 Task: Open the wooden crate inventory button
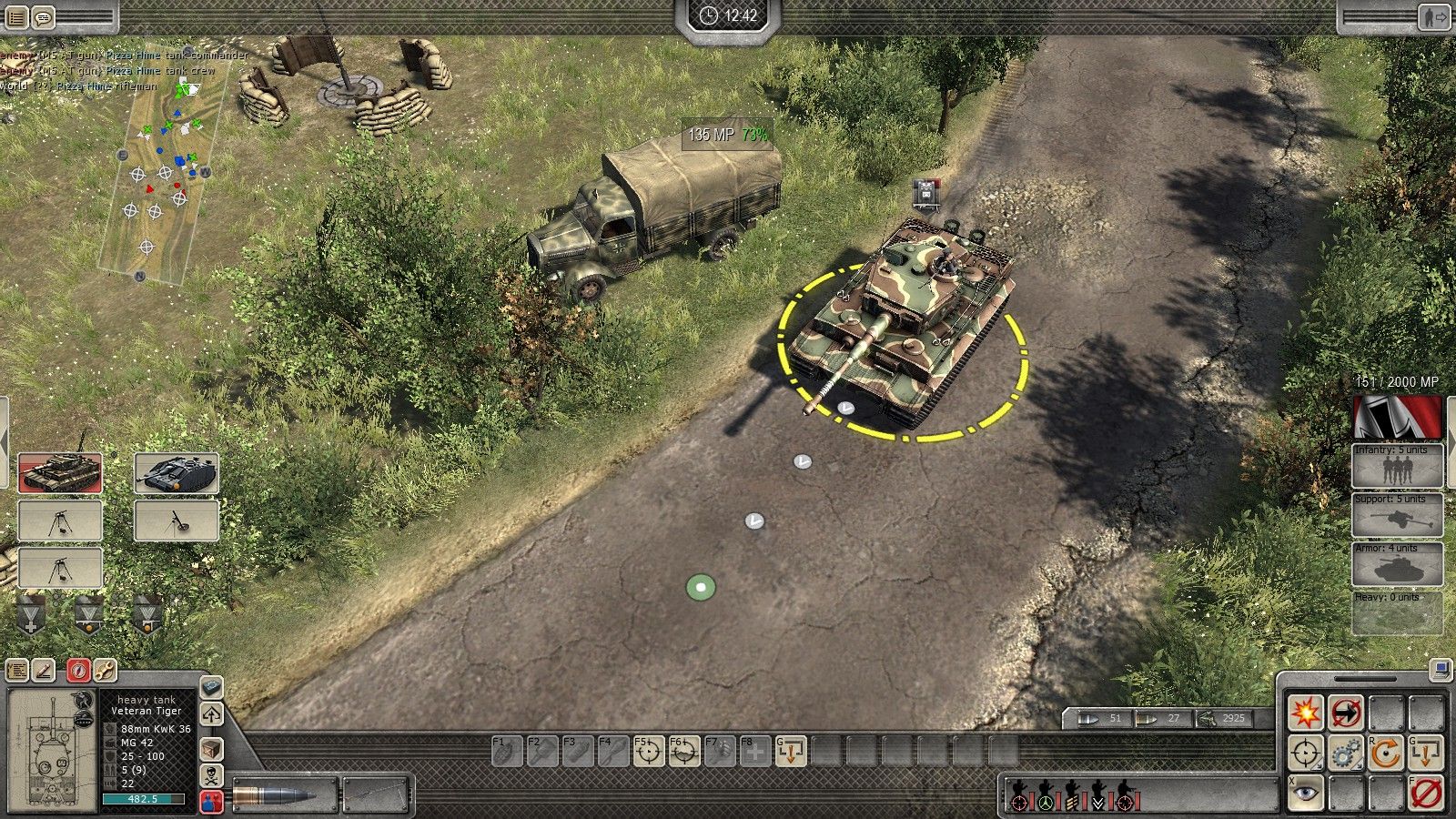click(x=212, y=749)
